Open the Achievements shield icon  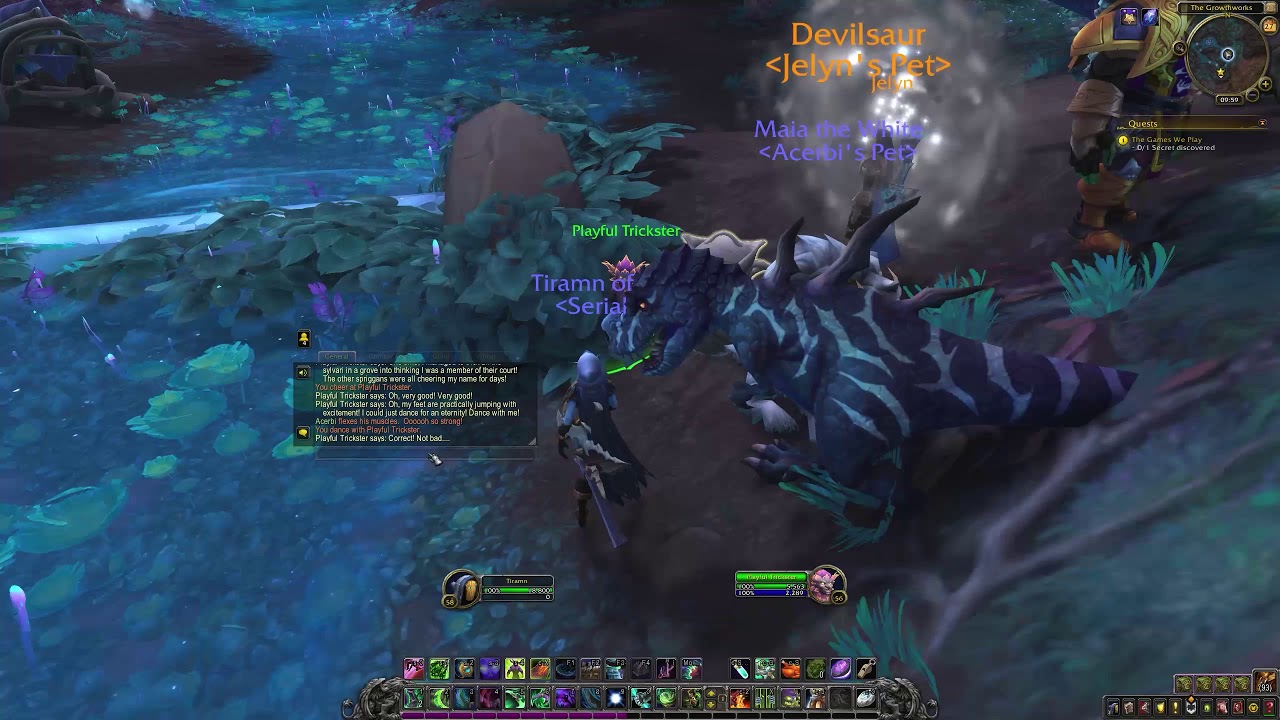pos(1161,706)
